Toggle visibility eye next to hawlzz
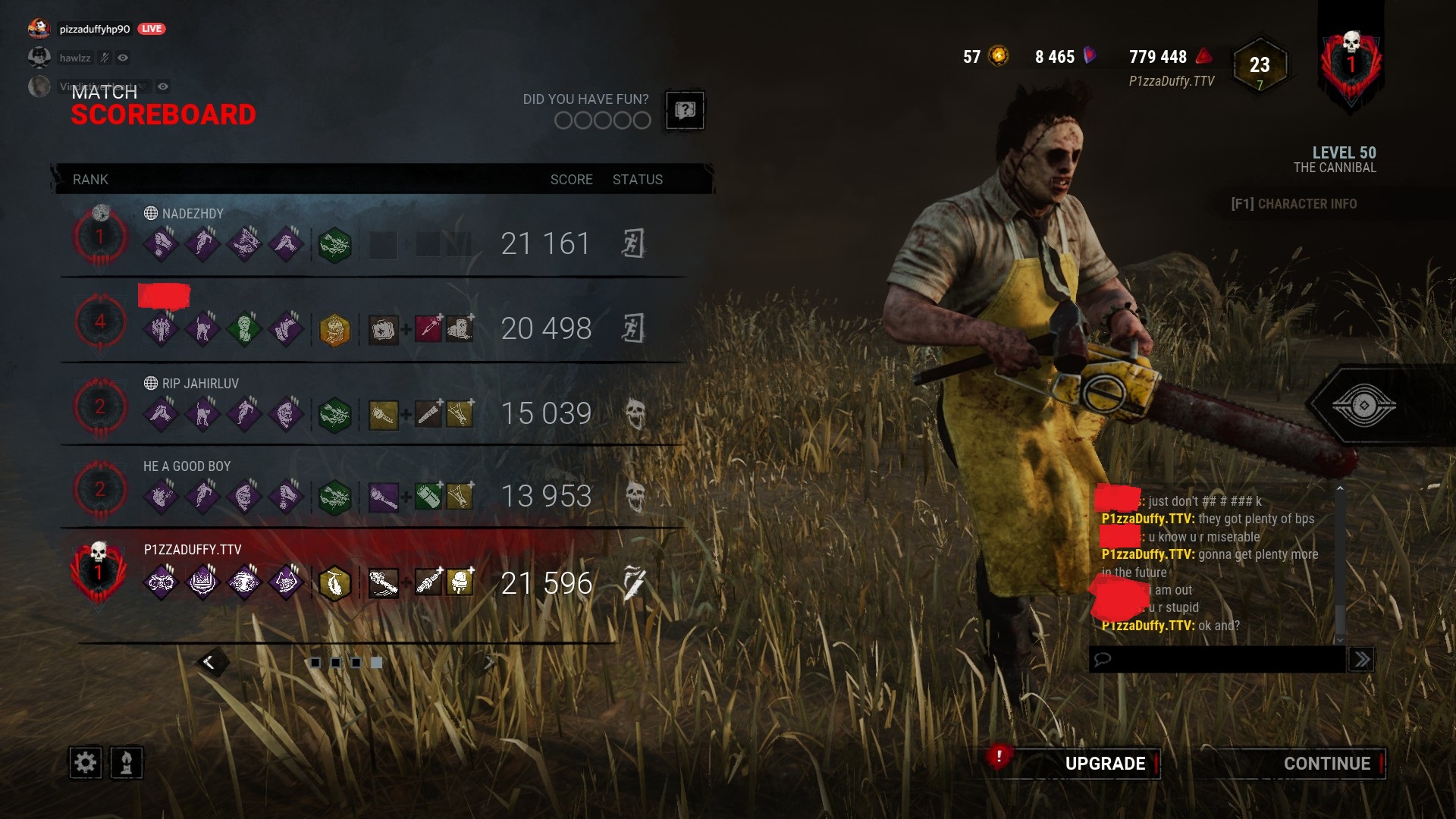This screenshot has height=819, width=1456. pos(124,57)
